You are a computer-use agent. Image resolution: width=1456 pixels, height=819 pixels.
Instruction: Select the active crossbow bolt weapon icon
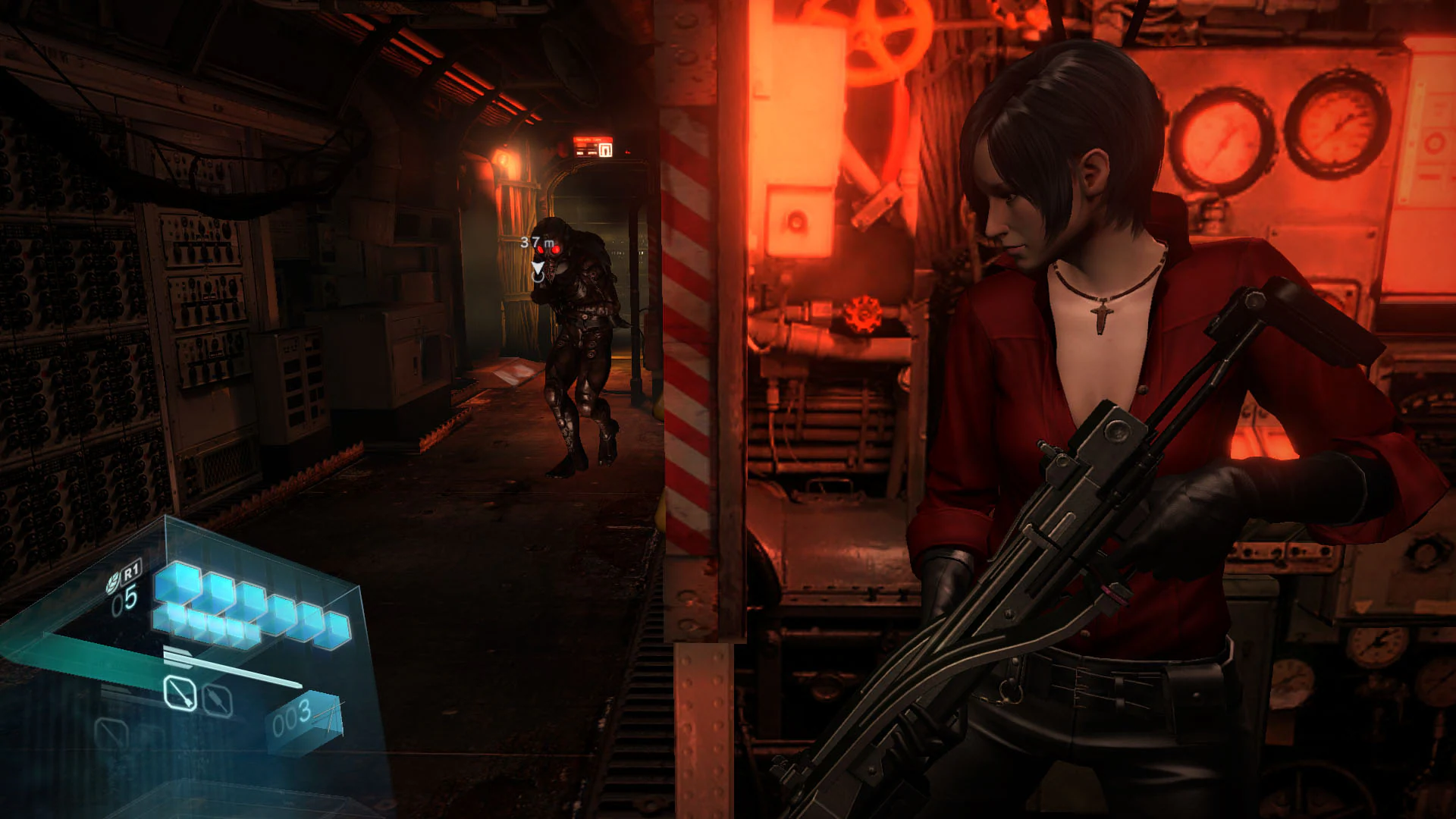180,693
